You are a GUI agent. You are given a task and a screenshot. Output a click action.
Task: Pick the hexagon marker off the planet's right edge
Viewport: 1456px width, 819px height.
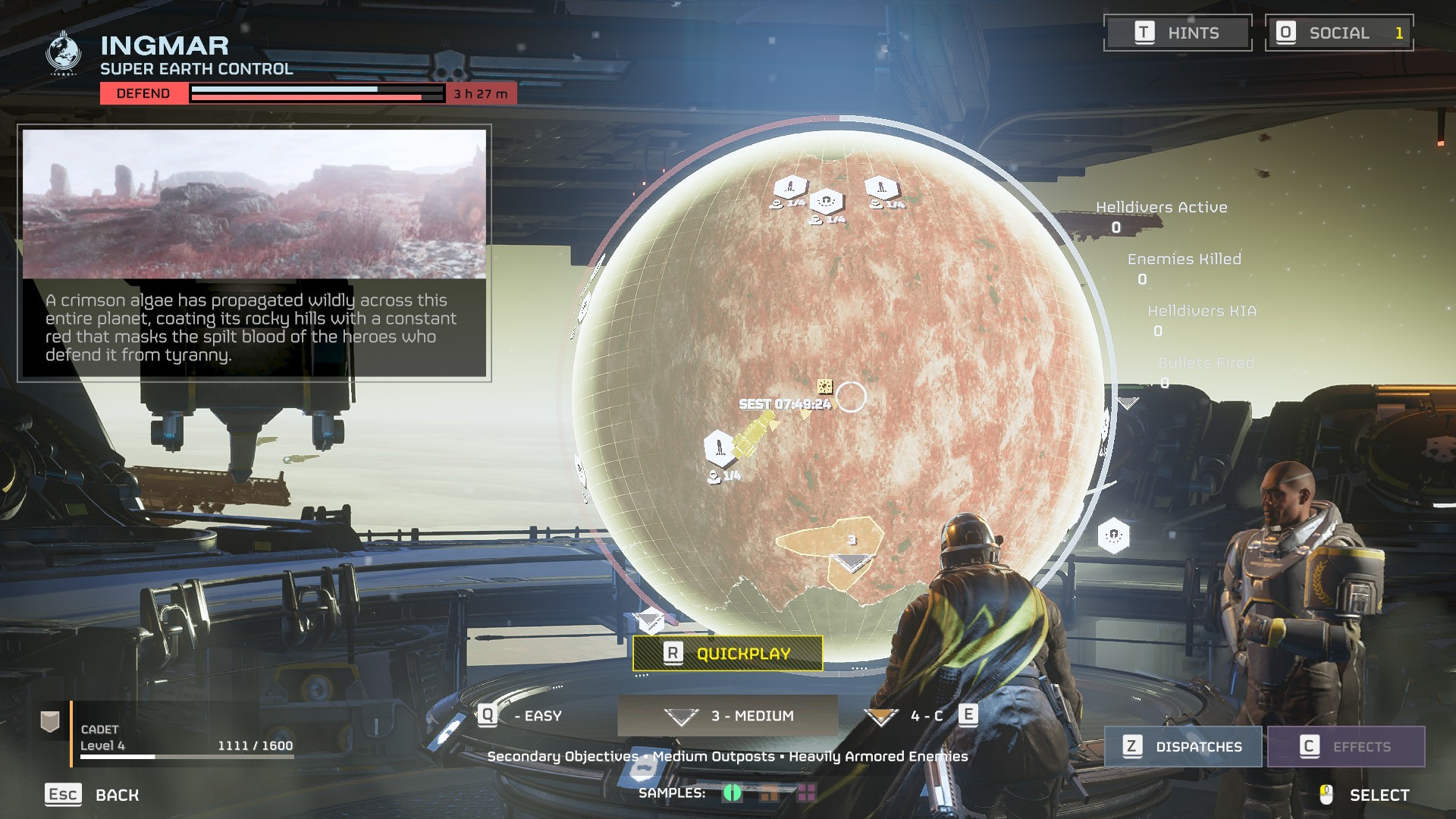pyautogui.click(x=1113, y=536)
